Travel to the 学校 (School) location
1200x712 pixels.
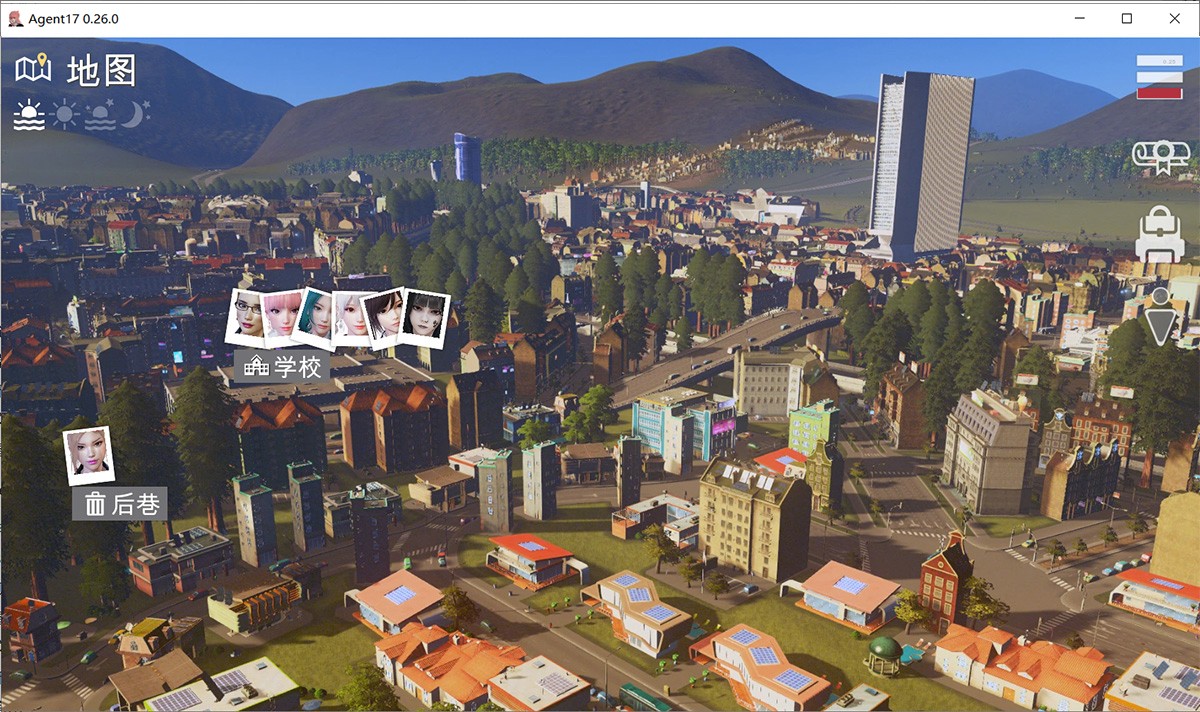click(x=284, y=367)
